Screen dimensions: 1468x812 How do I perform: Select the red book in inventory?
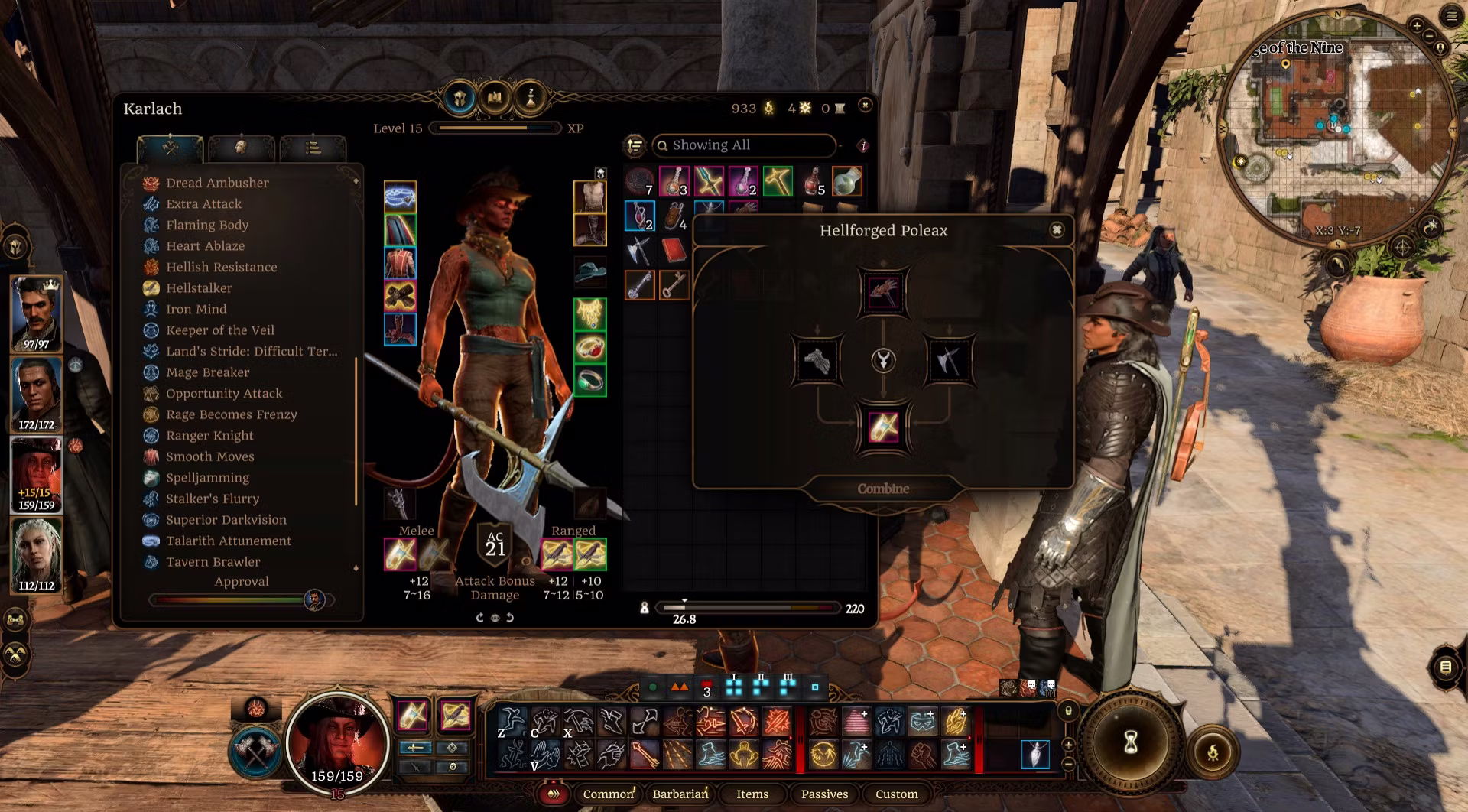coord(674,251)
